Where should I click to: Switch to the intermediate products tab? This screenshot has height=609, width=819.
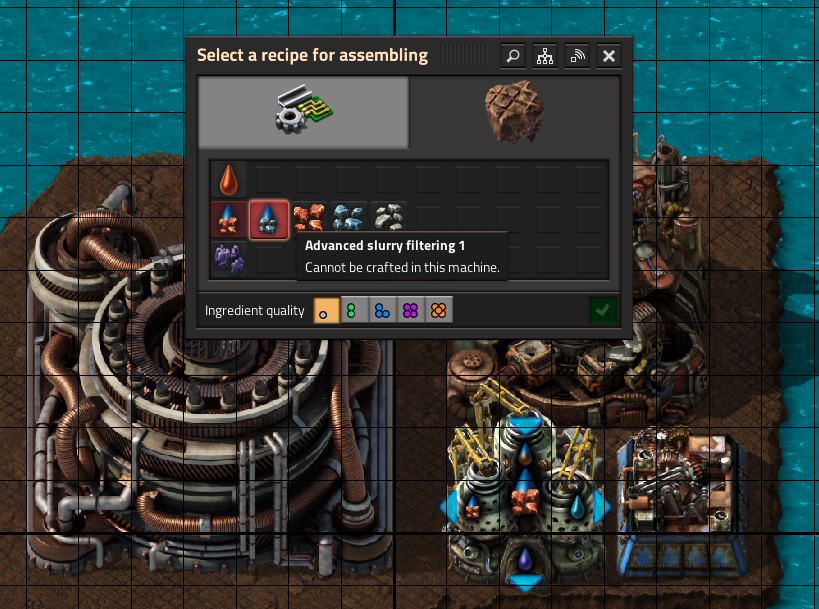coord(304,112)
